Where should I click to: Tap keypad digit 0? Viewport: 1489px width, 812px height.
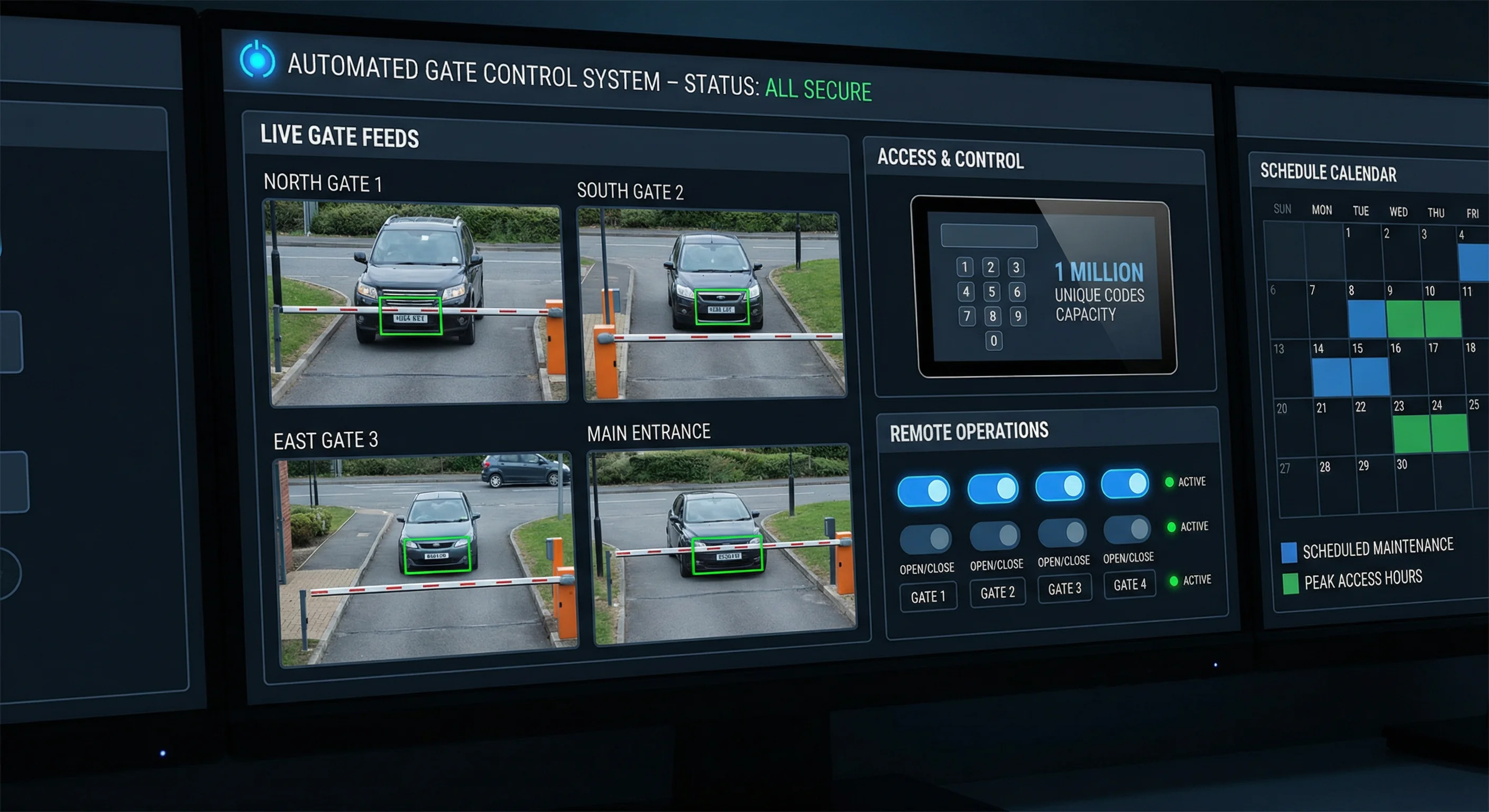click(994, 341)
